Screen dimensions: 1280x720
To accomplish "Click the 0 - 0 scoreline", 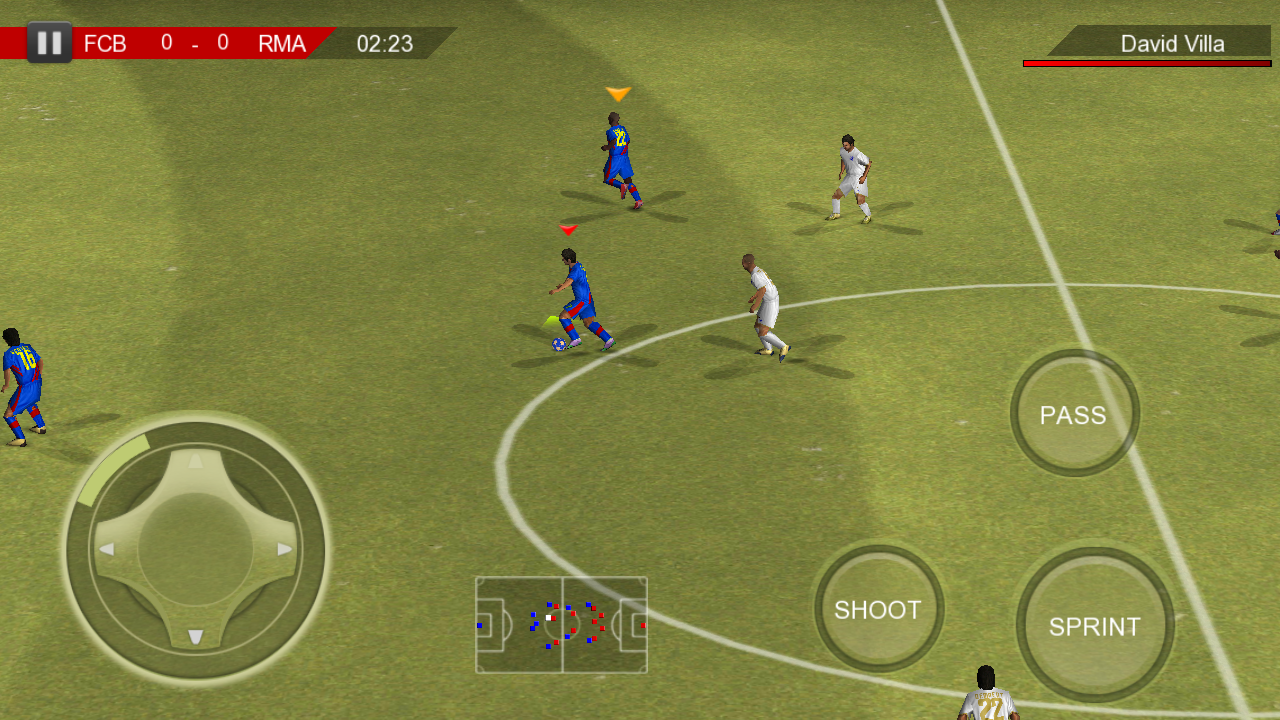I will coord(193,44).
